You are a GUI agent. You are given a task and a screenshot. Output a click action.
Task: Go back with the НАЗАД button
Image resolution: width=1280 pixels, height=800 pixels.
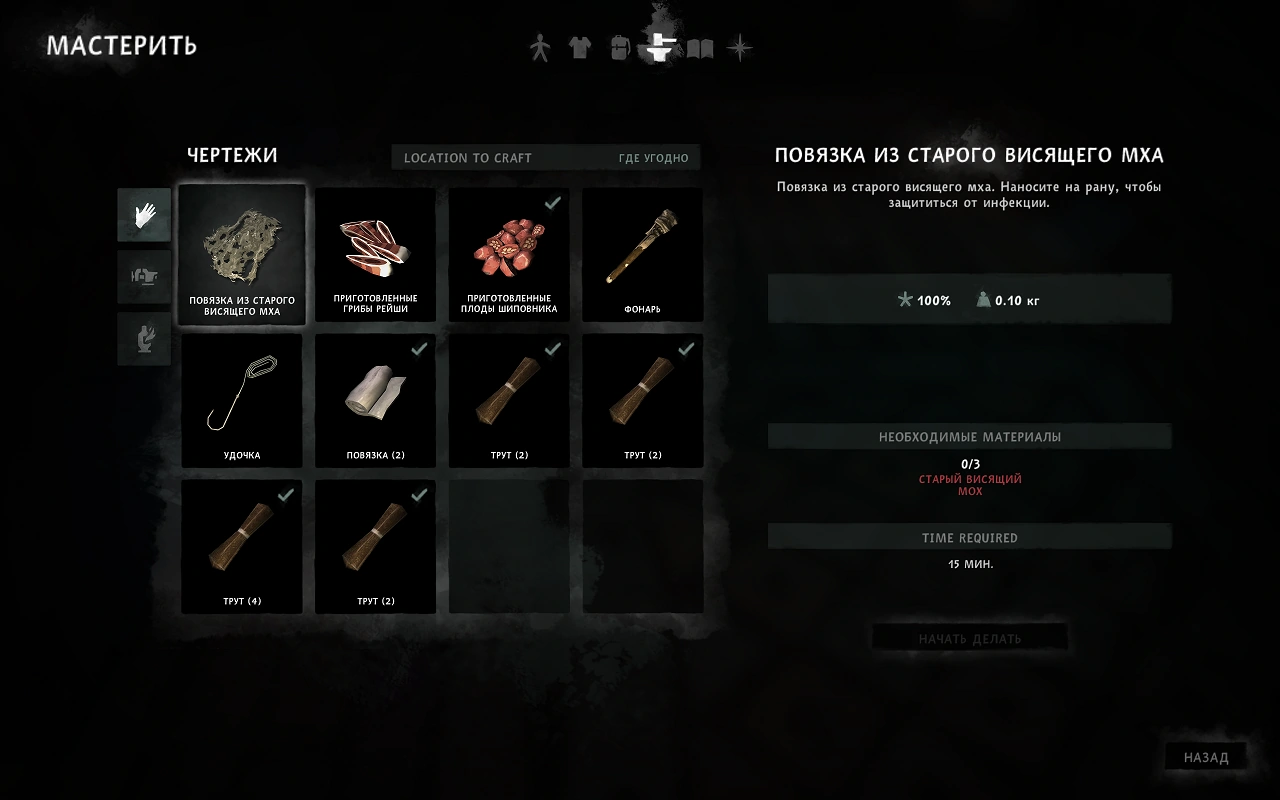point(1206,757)
